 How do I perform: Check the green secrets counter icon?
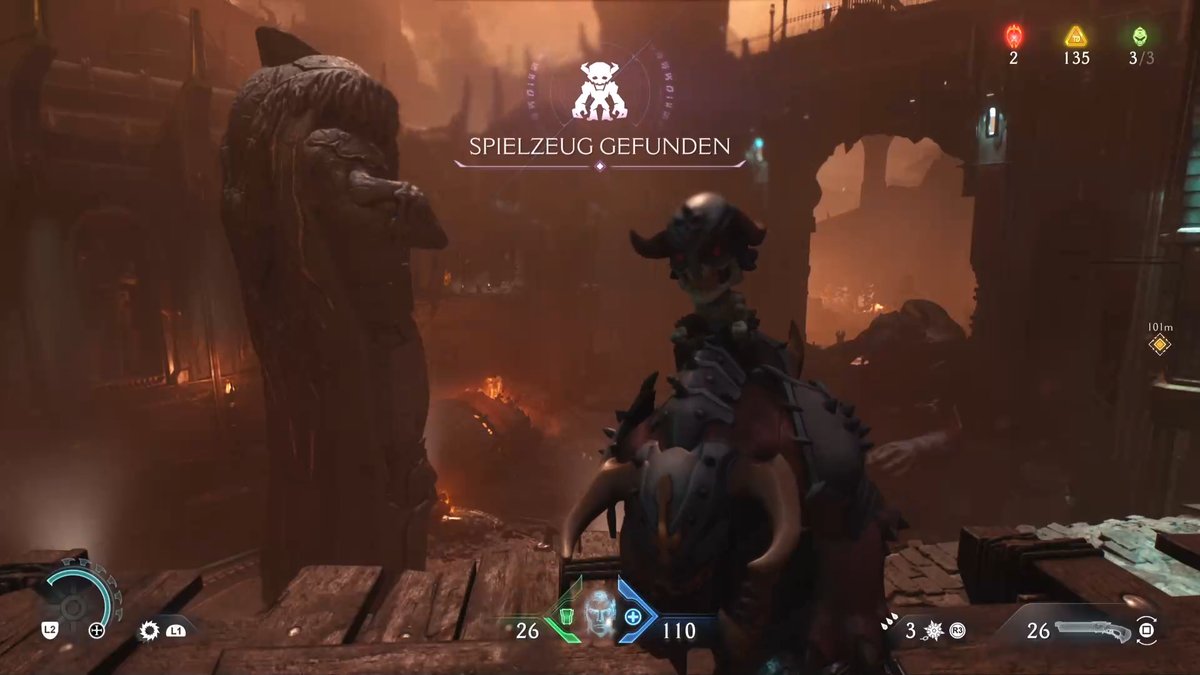pyautogui.click(x=1140, y=37)
